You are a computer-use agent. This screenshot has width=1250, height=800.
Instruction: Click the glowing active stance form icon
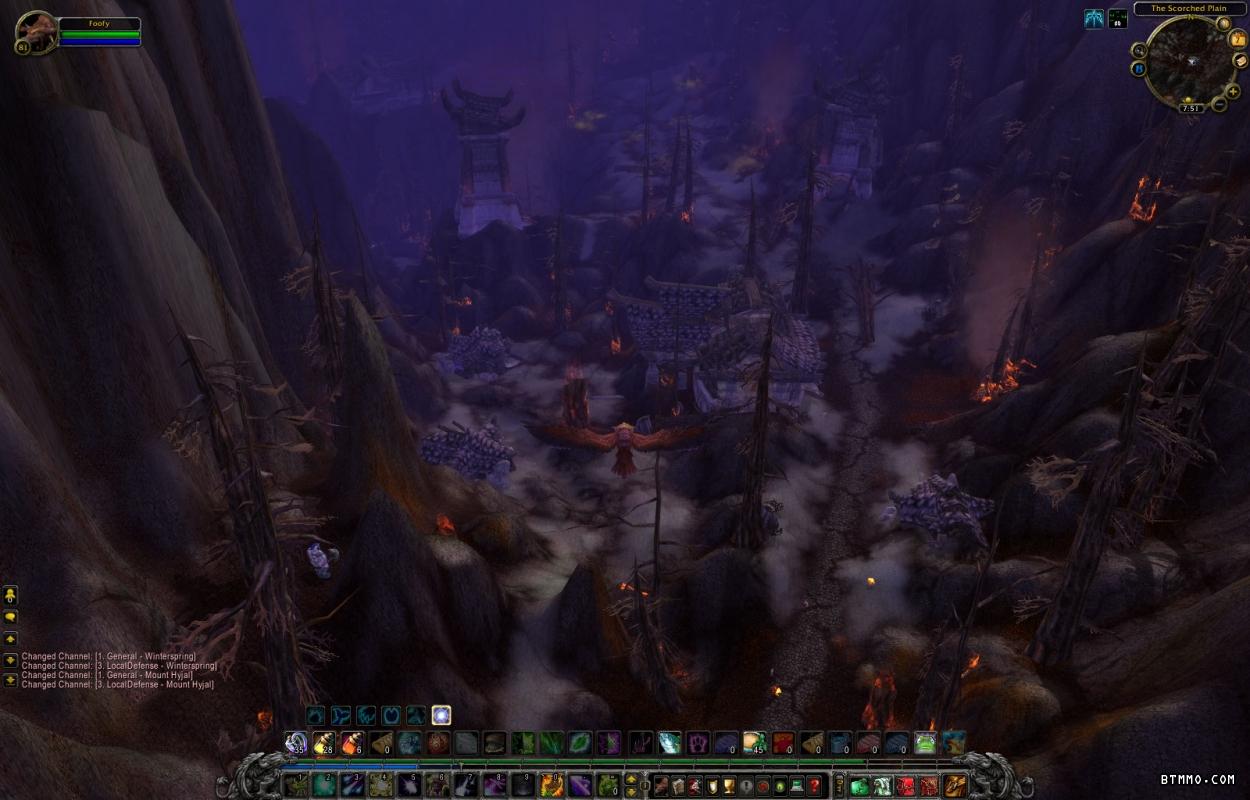coord(441,715)
